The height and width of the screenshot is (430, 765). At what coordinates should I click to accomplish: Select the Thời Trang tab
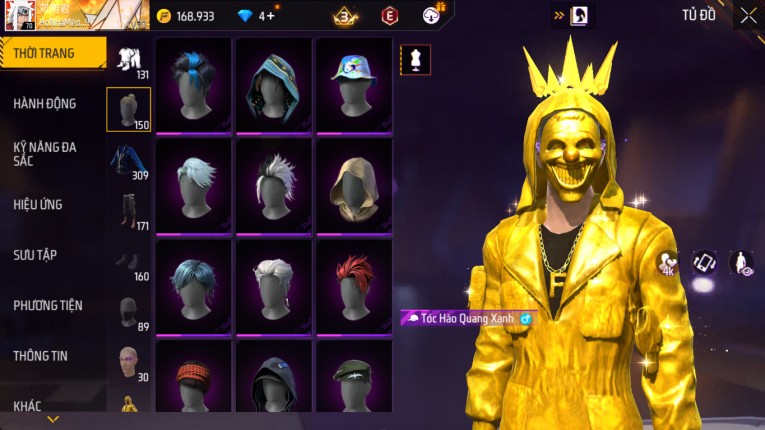tap(48, 53)
